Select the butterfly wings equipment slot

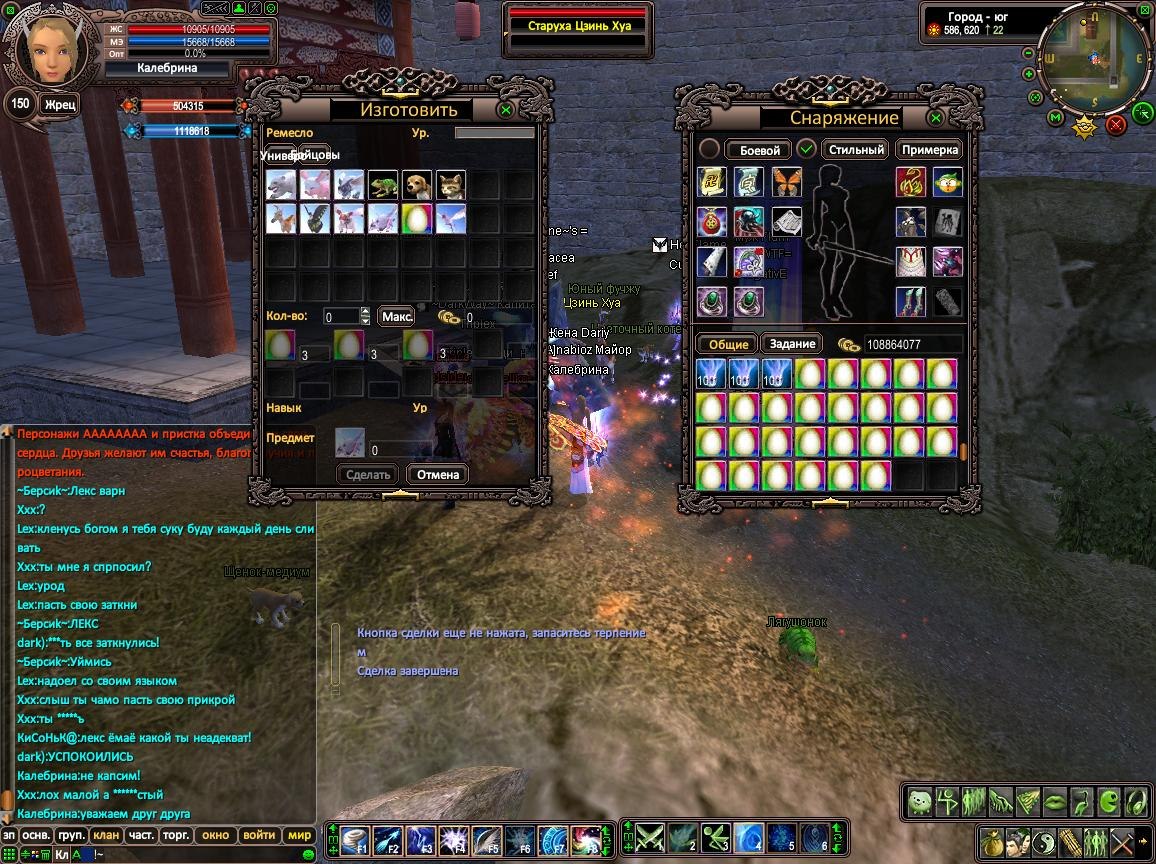(x=787, y=182)
